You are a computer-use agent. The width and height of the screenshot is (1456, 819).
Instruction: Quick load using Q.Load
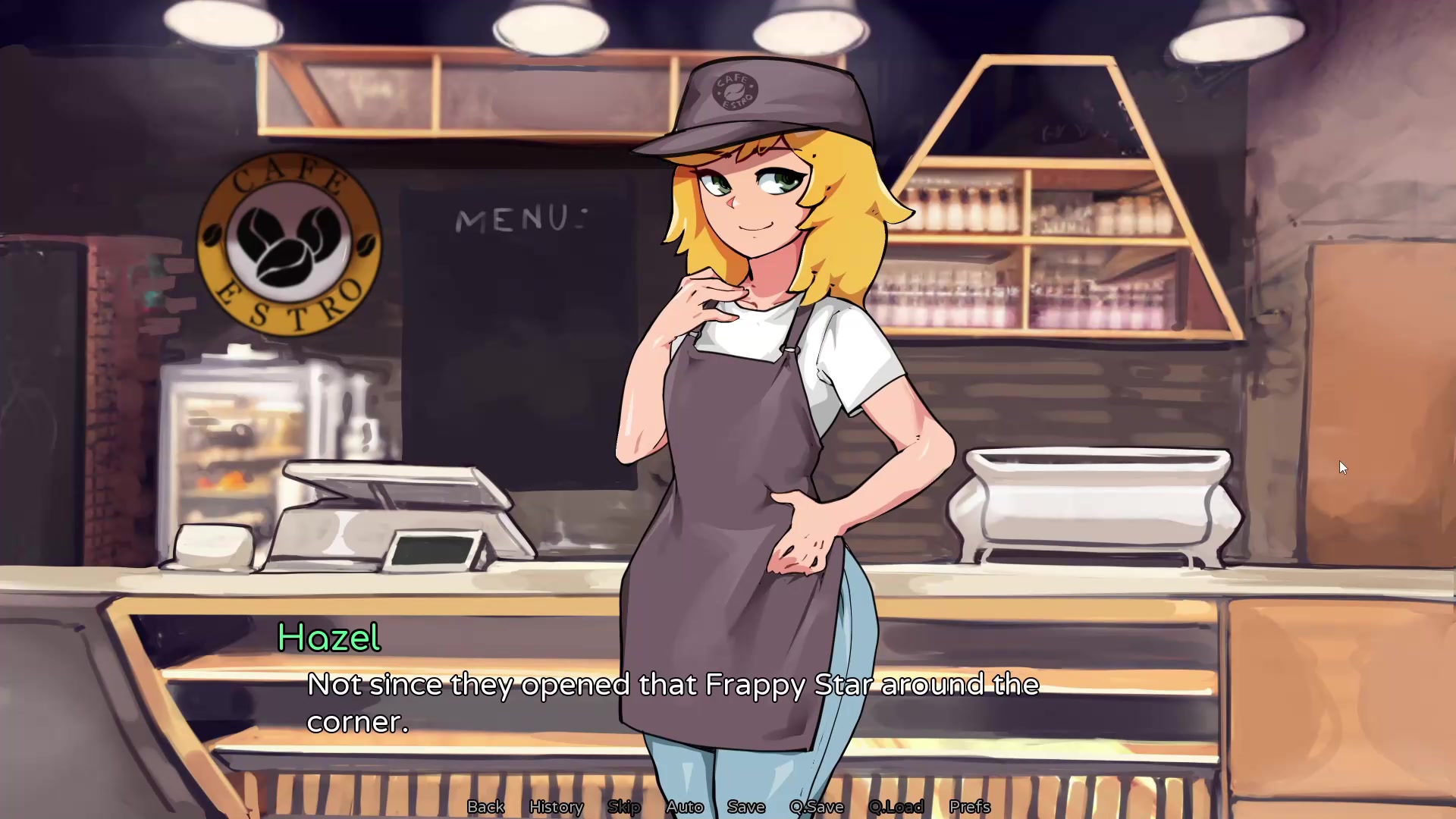pos(896,807)
